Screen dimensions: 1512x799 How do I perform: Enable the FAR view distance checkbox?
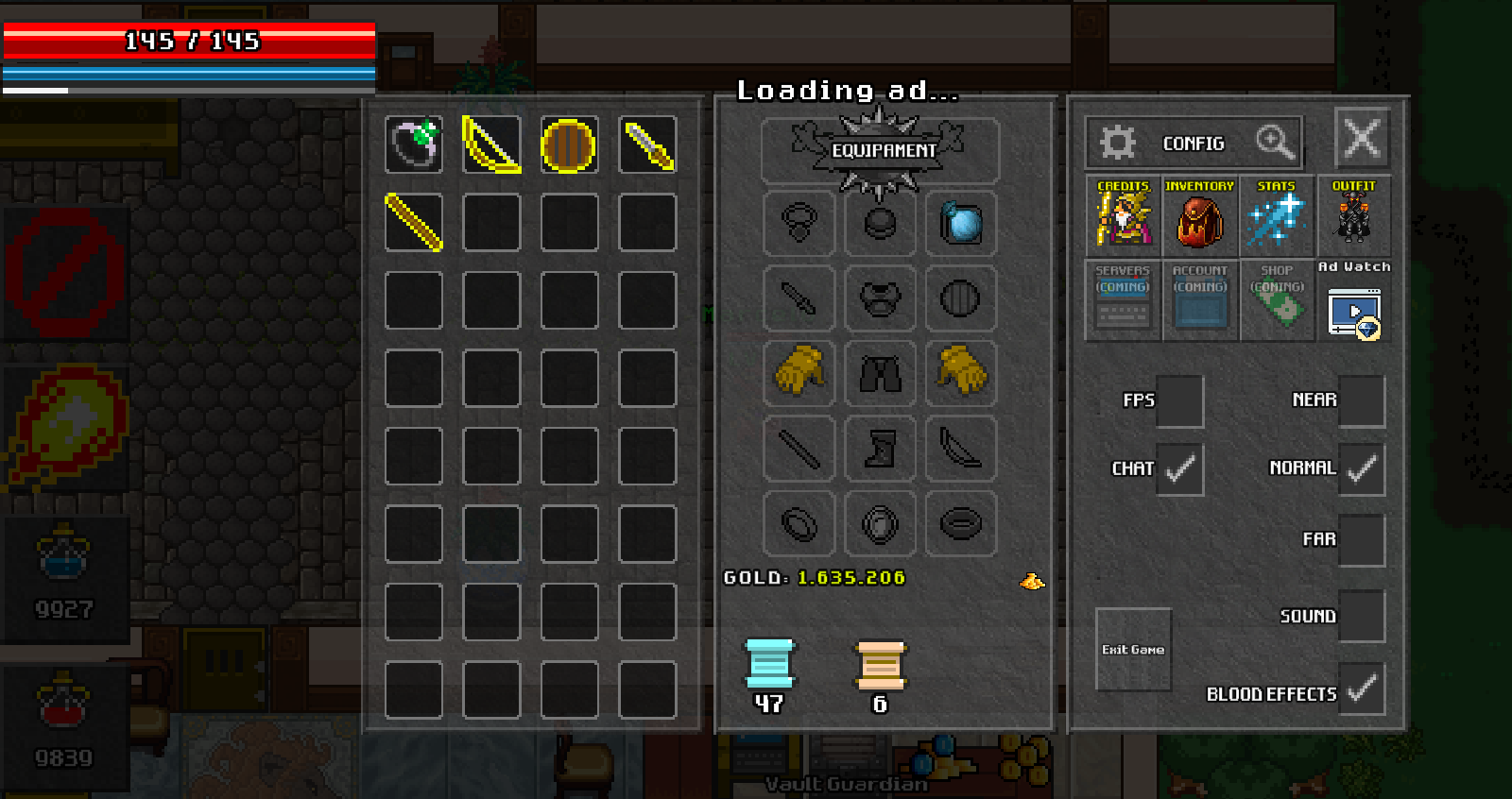(x=1362, y=539)
